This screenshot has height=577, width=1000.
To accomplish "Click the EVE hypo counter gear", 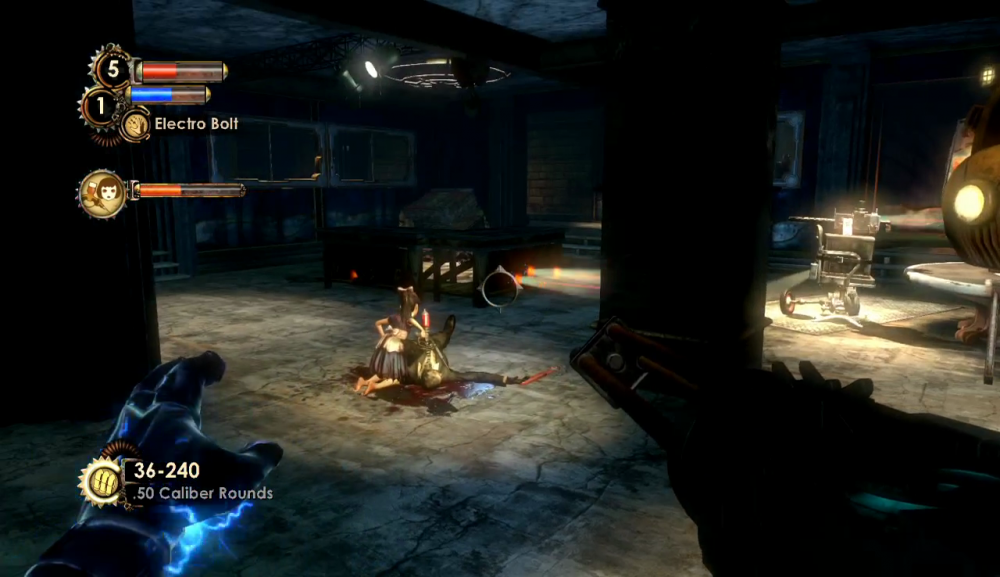I will pyautogui.click(x=101, y=104).
